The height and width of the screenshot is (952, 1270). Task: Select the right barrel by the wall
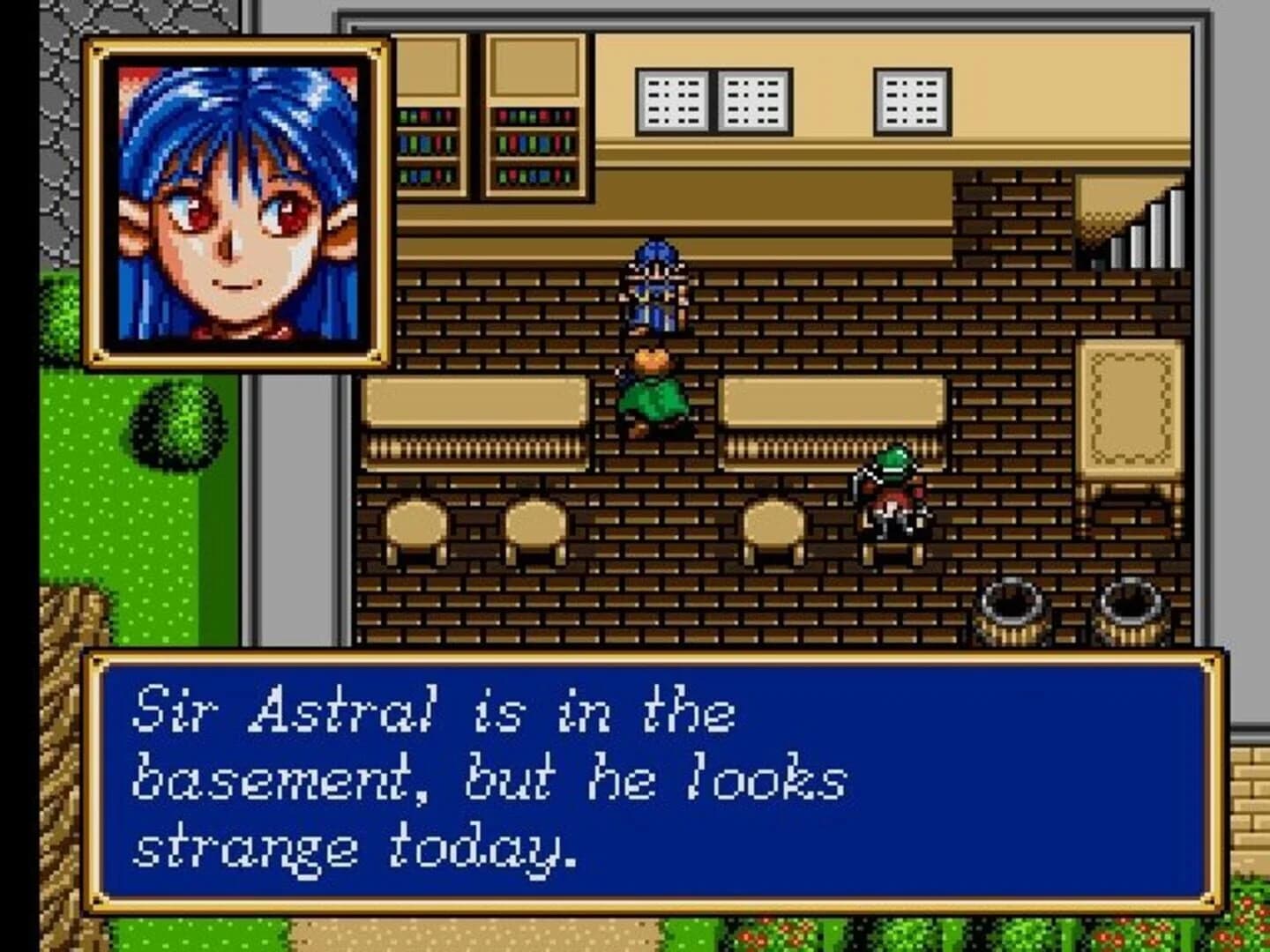pyautogui.click(x=1133, y=613)
